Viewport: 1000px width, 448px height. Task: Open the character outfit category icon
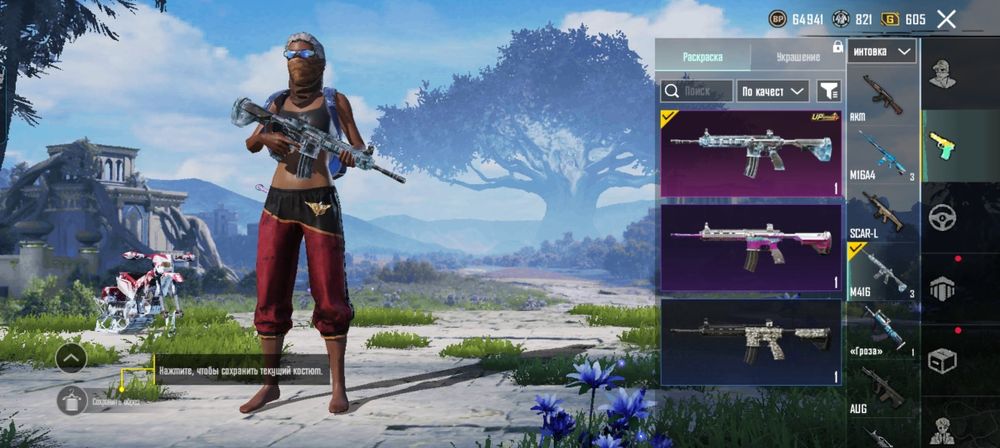[x=942, y=73]
